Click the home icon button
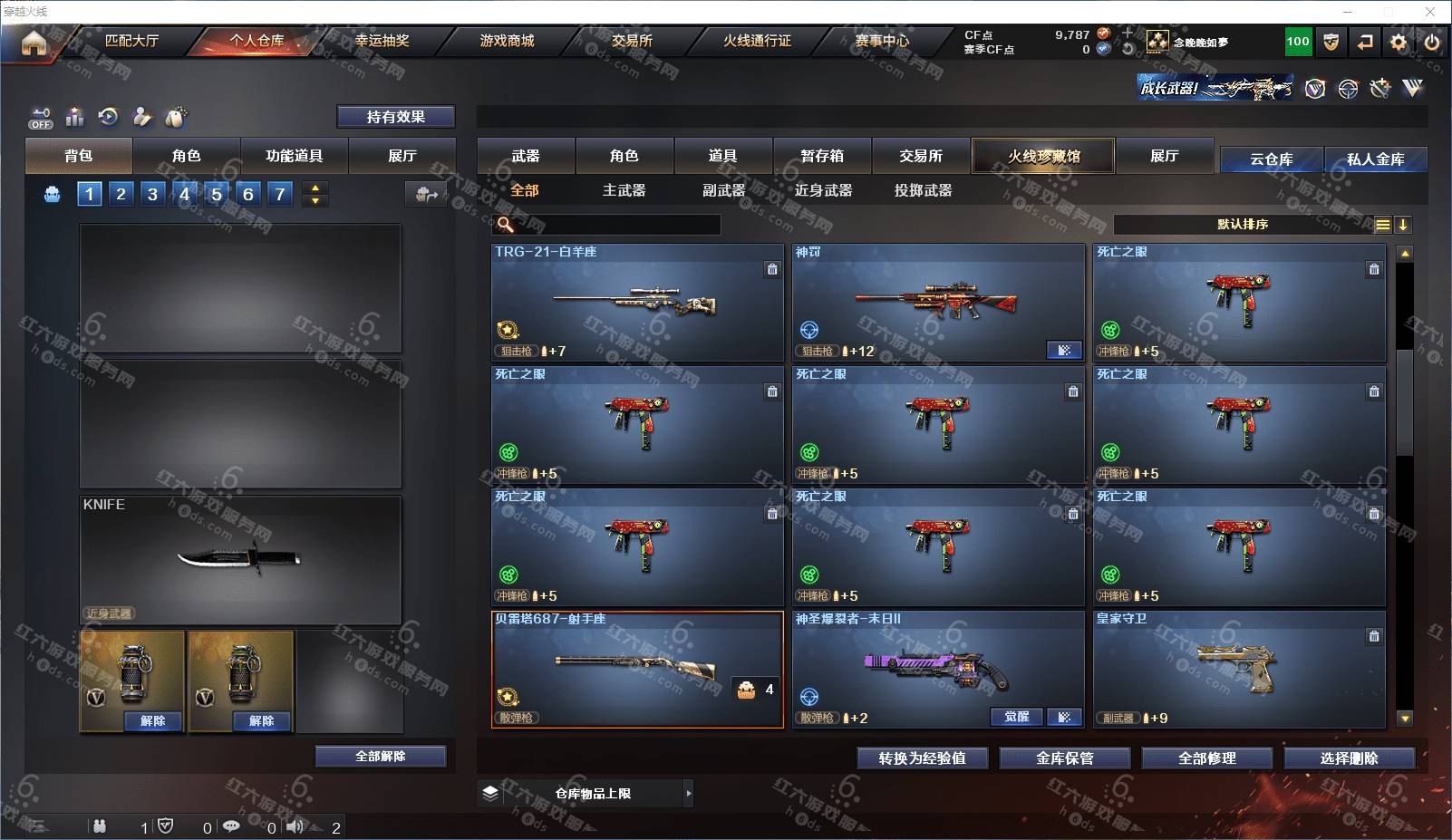This screenshot has width=1452, height=840. pyautogui.click(x=34, y=43)
